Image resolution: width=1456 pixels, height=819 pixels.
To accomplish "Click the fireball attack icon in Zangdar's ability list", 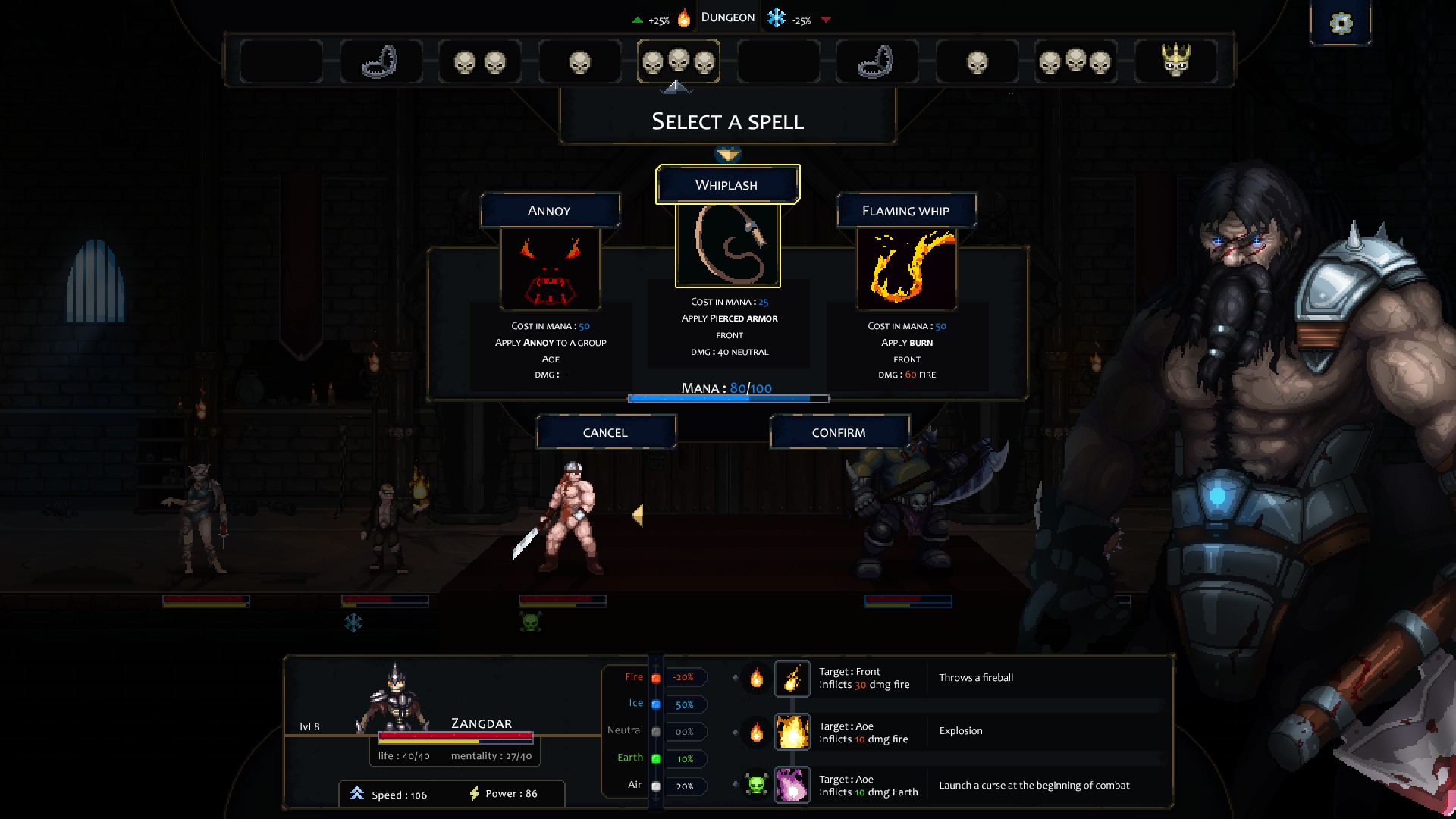I will 792,678.
